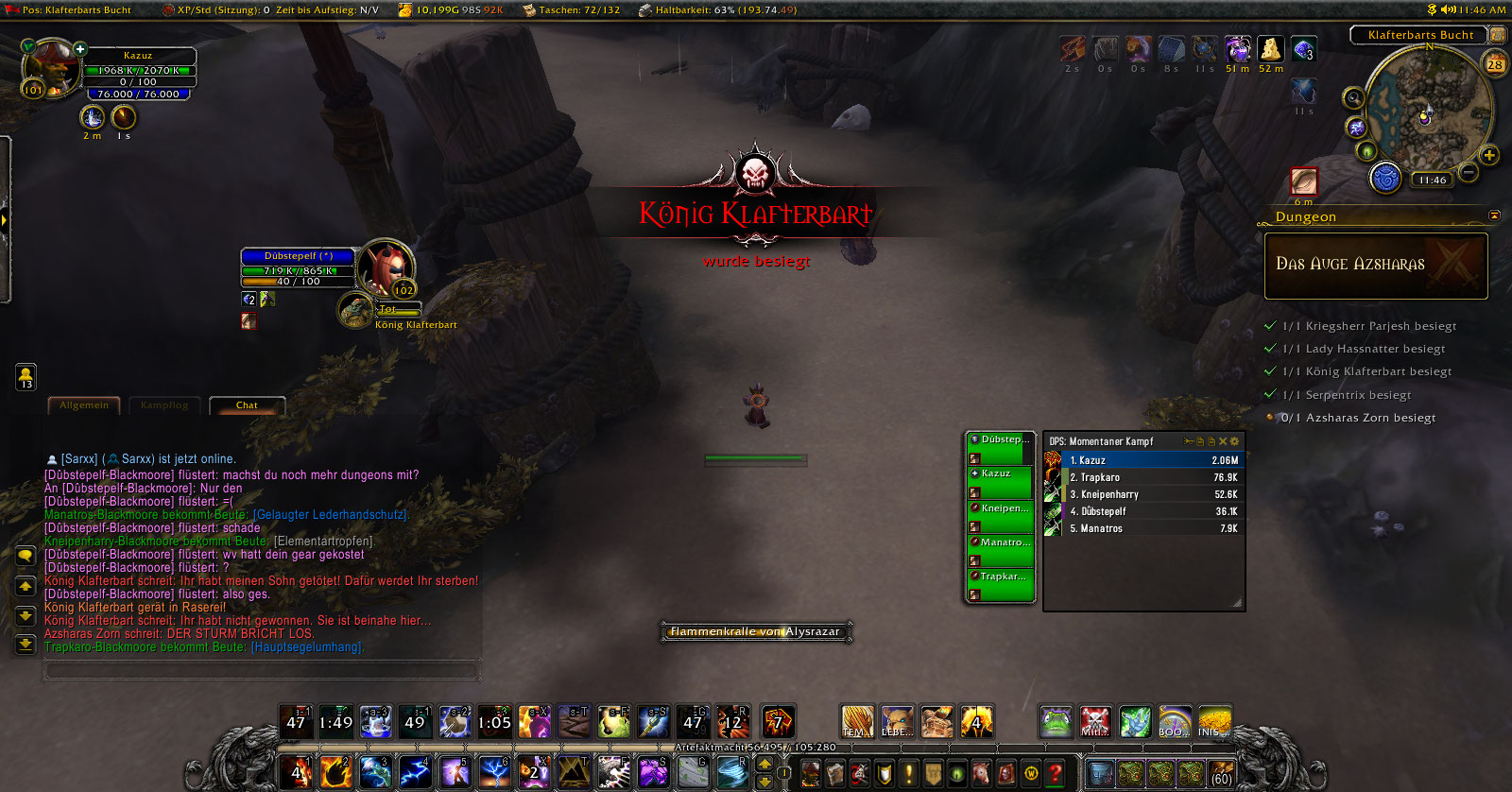This screenshot has height=792, width=1512.
Task: Select the Chat tab
Action: point(247,405)
